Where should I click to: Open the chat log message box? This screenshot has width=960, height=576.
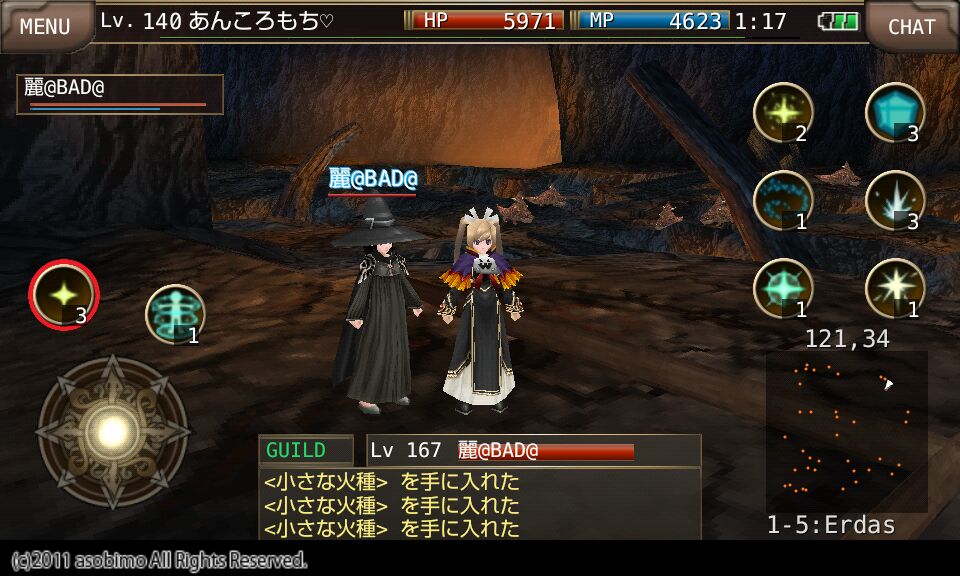(480, 504)
